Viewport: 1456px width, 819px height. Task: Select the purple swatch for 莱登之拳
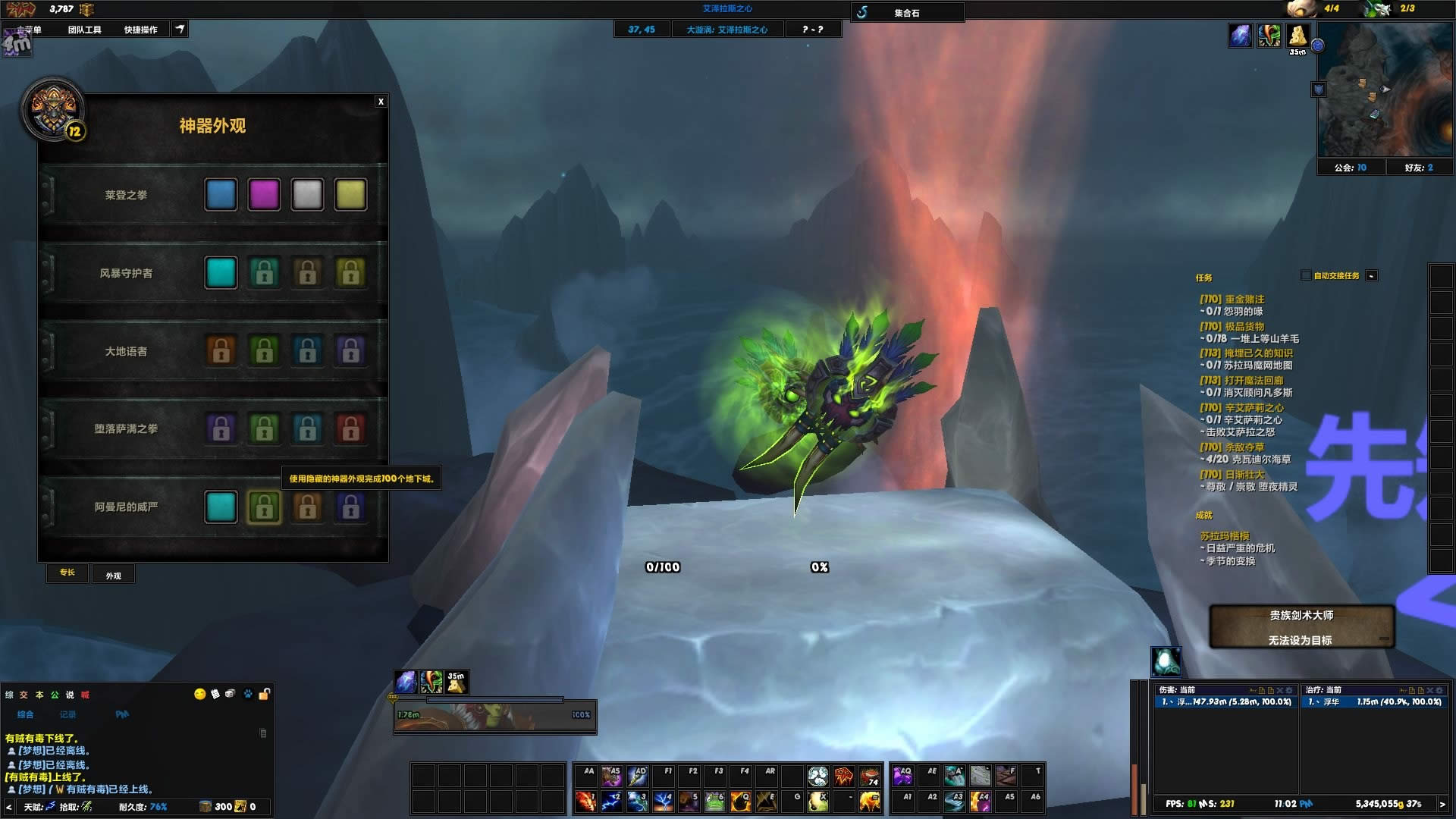tap(264, 195)
